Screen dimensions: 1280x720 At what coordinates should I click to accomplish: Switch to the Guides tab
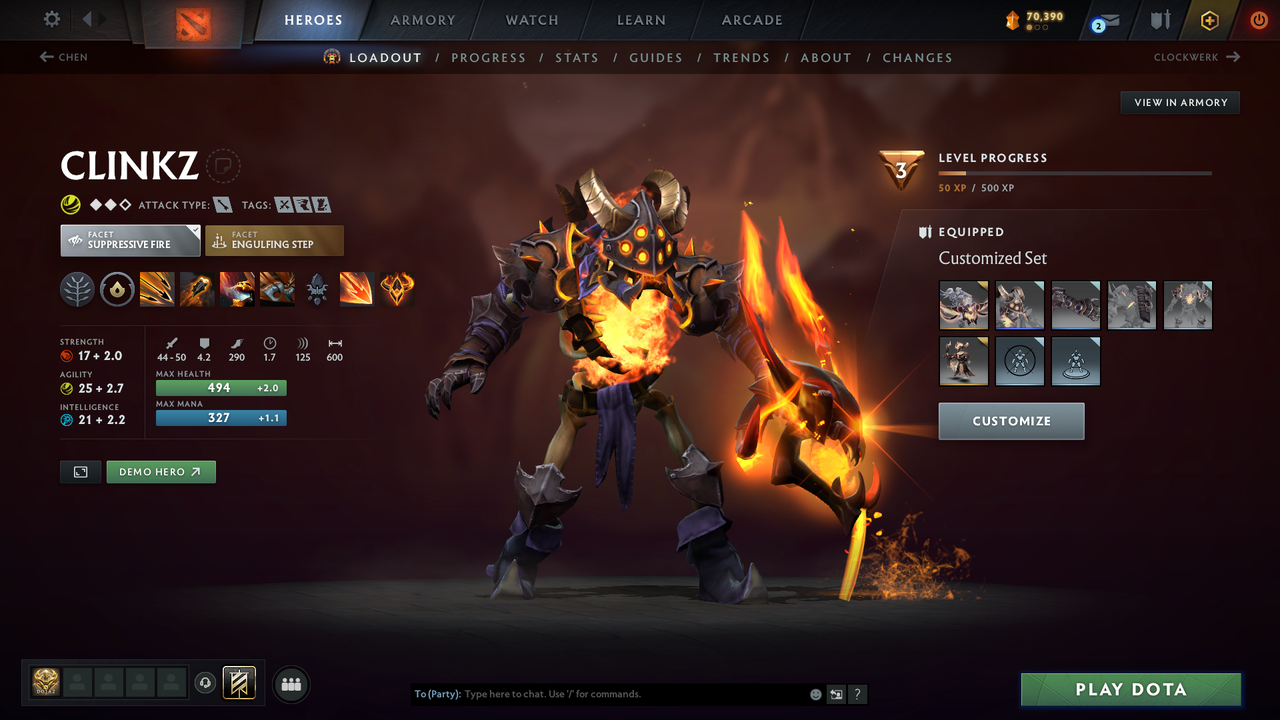pyautogui.click(x=656, y=57)
